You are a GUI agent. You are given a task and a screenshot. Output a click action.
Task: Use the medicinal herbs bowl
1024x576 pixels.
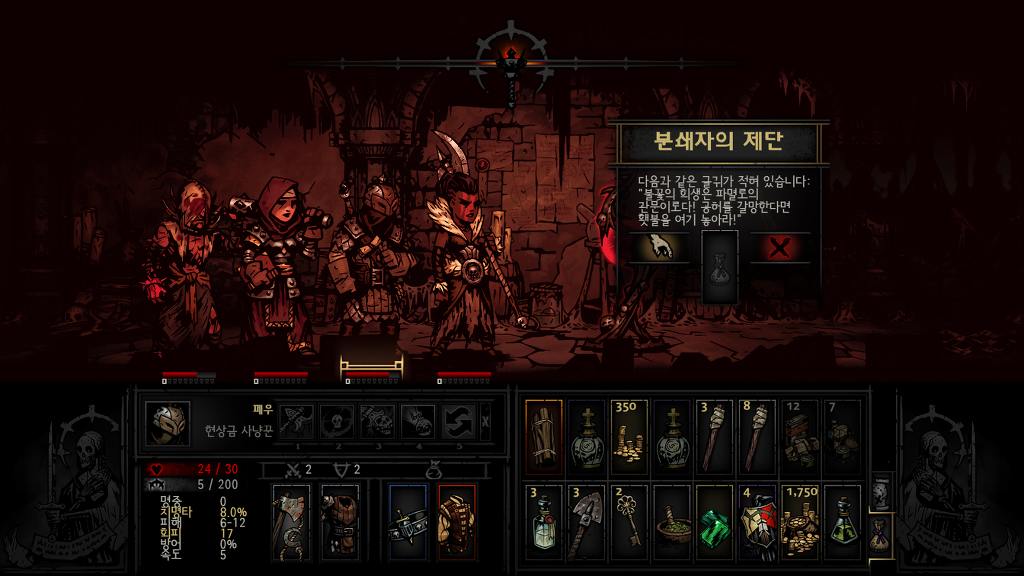(672, 519)
